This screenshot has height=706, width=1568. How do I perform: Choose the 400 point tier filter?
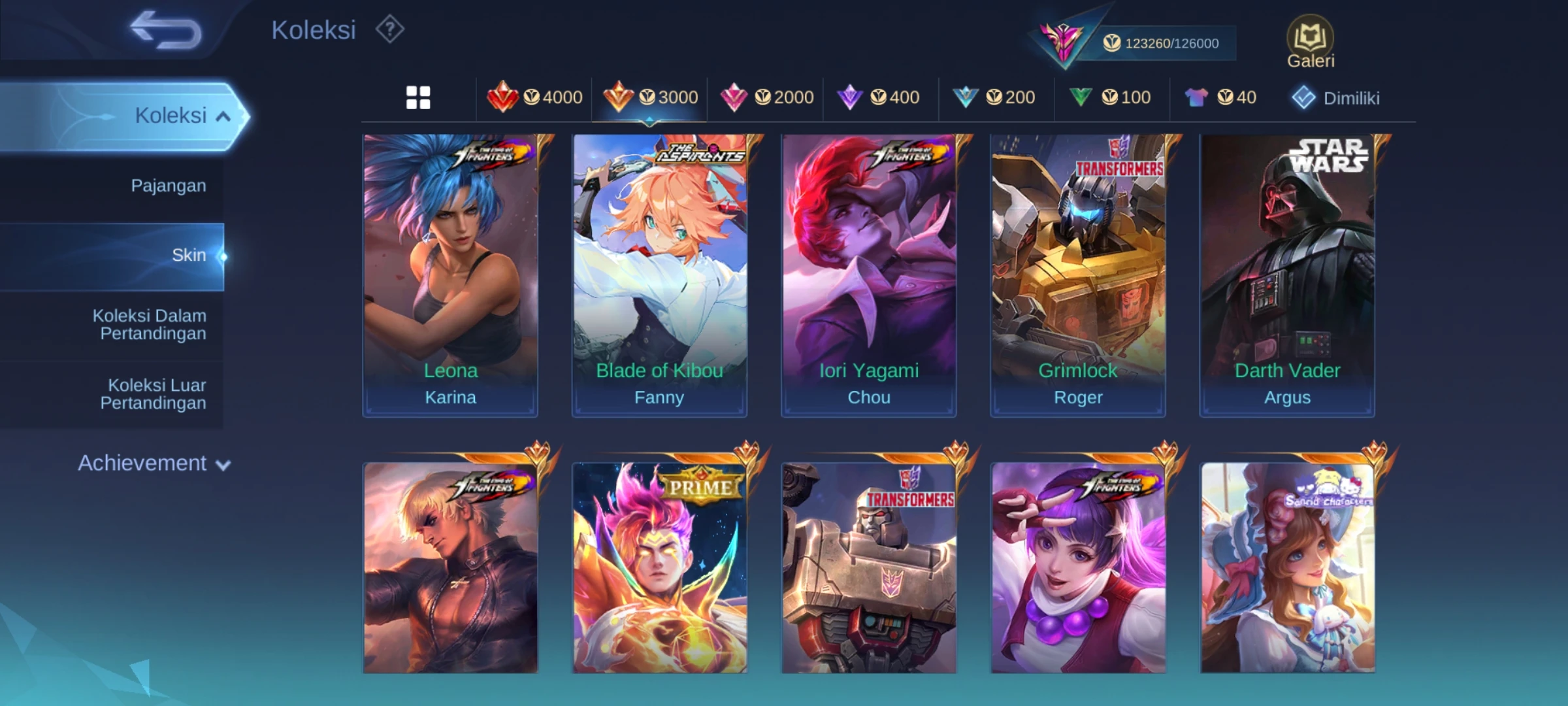pos(879,98)
